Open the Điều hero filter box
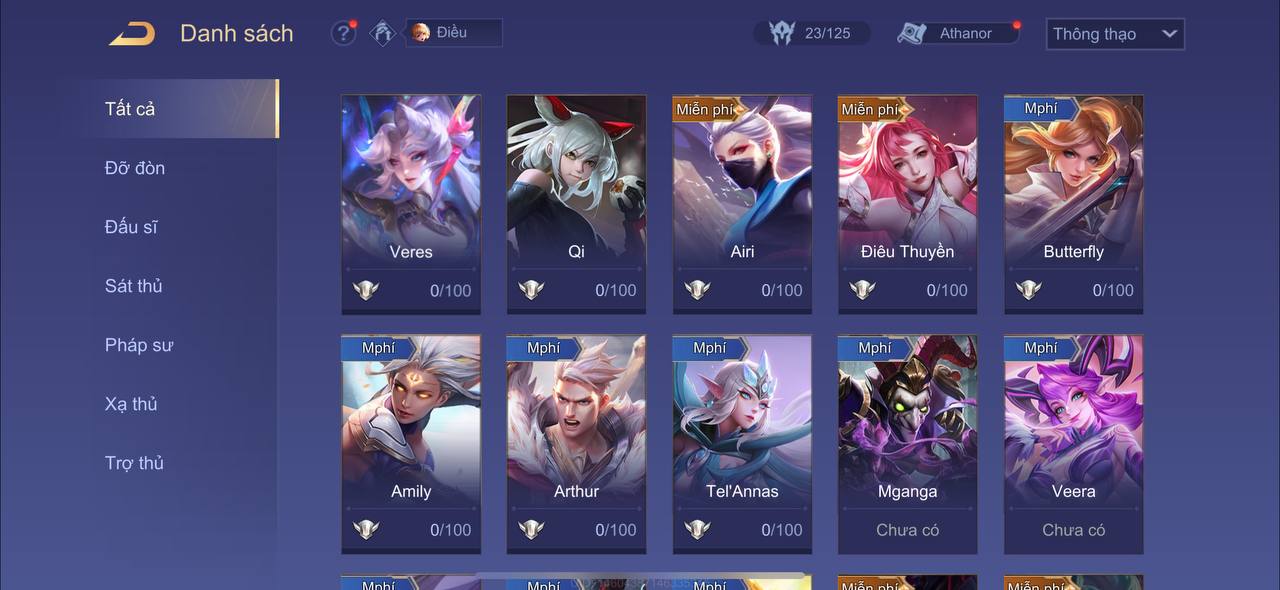 coord(453,33)
